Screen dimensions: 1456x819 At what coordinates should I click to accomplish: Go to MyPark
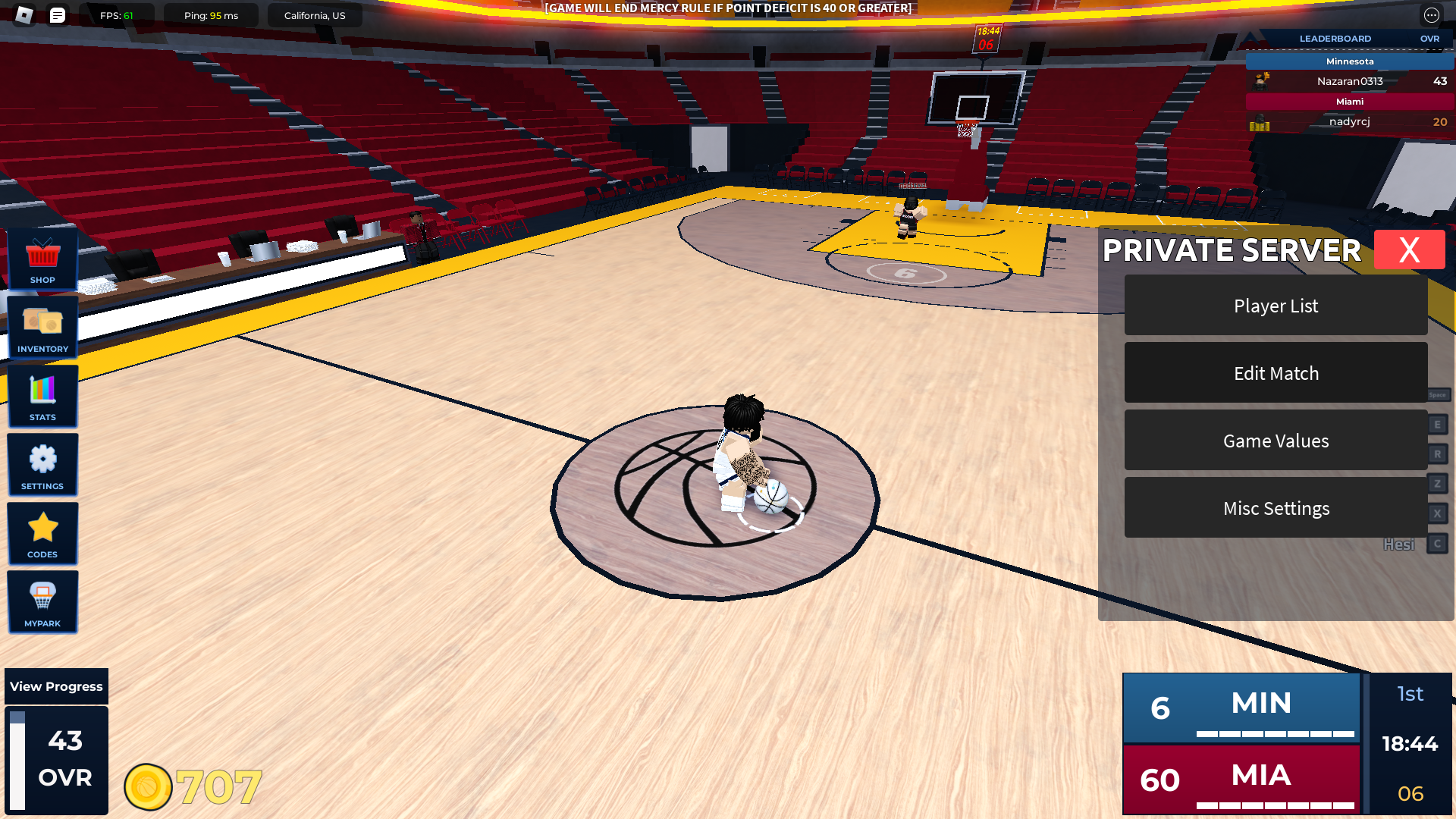42,602
